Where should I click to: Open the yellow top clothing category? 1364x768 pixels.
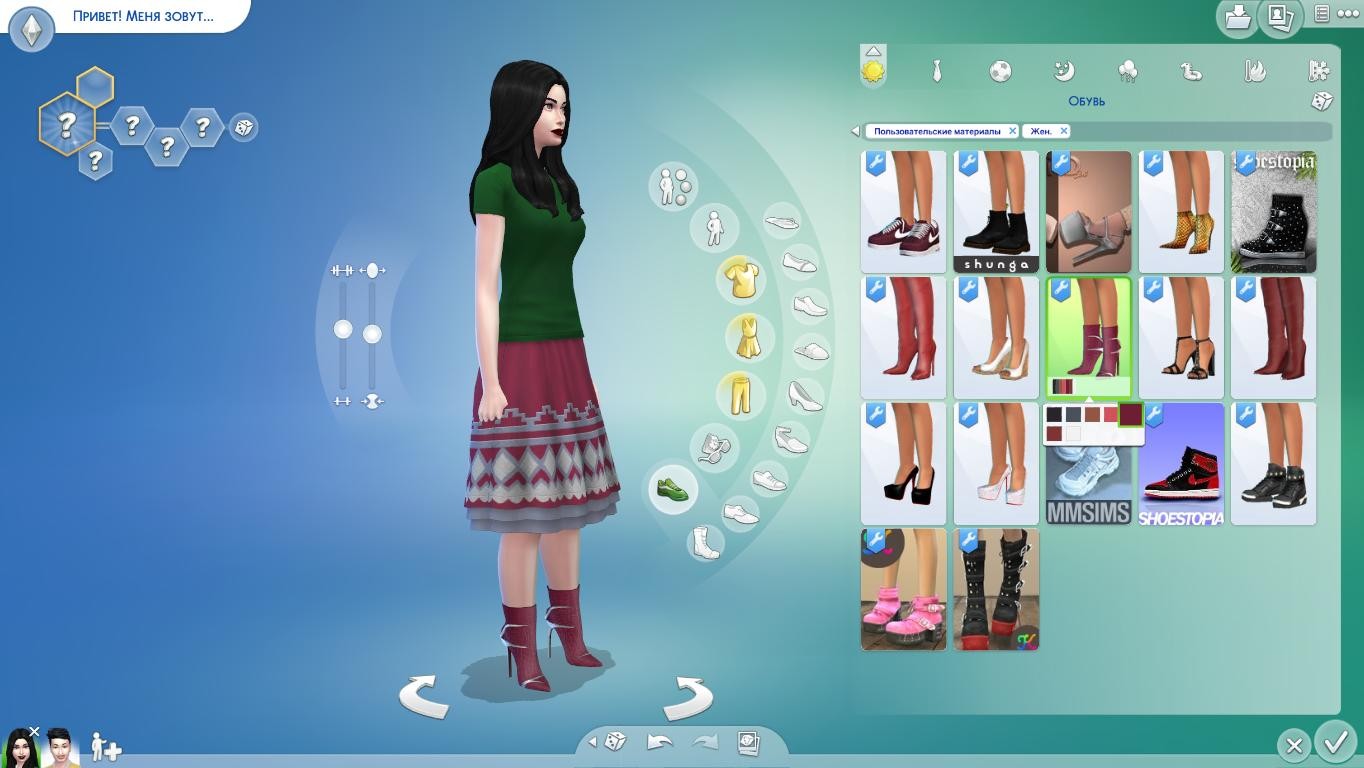(x=741, y=279)
